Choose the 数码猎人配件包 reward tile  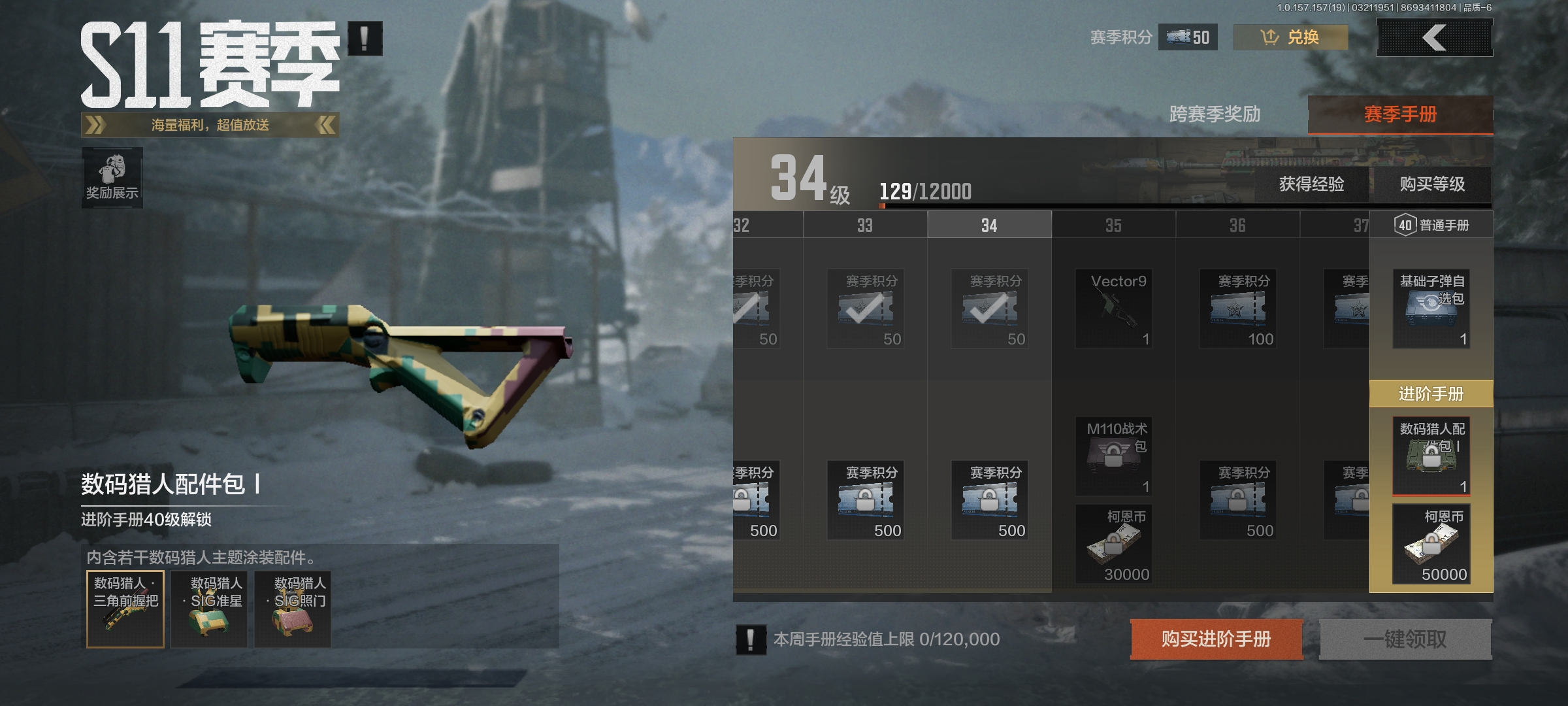pos(1431,456)
